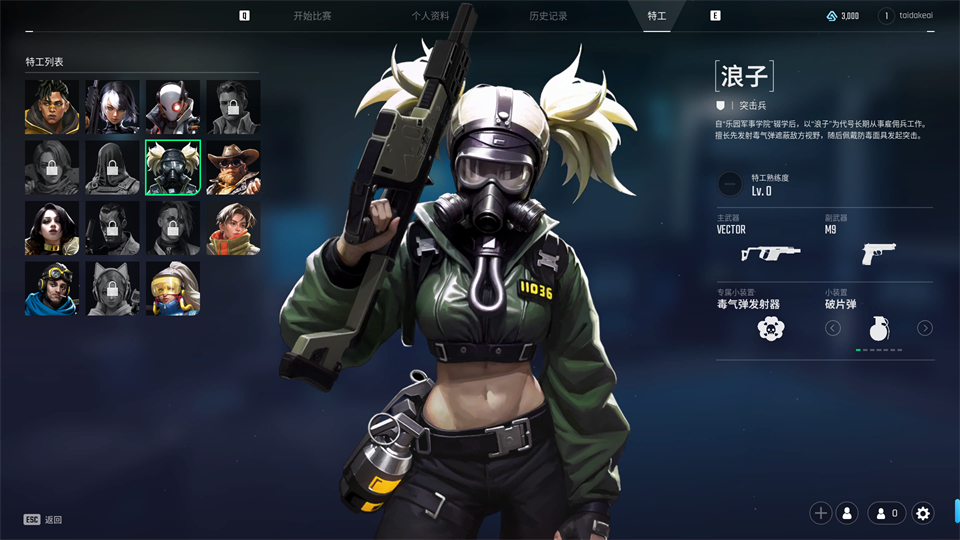960x540 pixels.
Task: Pick the agent in the red scarf
Action: click(x=233, y=228)
